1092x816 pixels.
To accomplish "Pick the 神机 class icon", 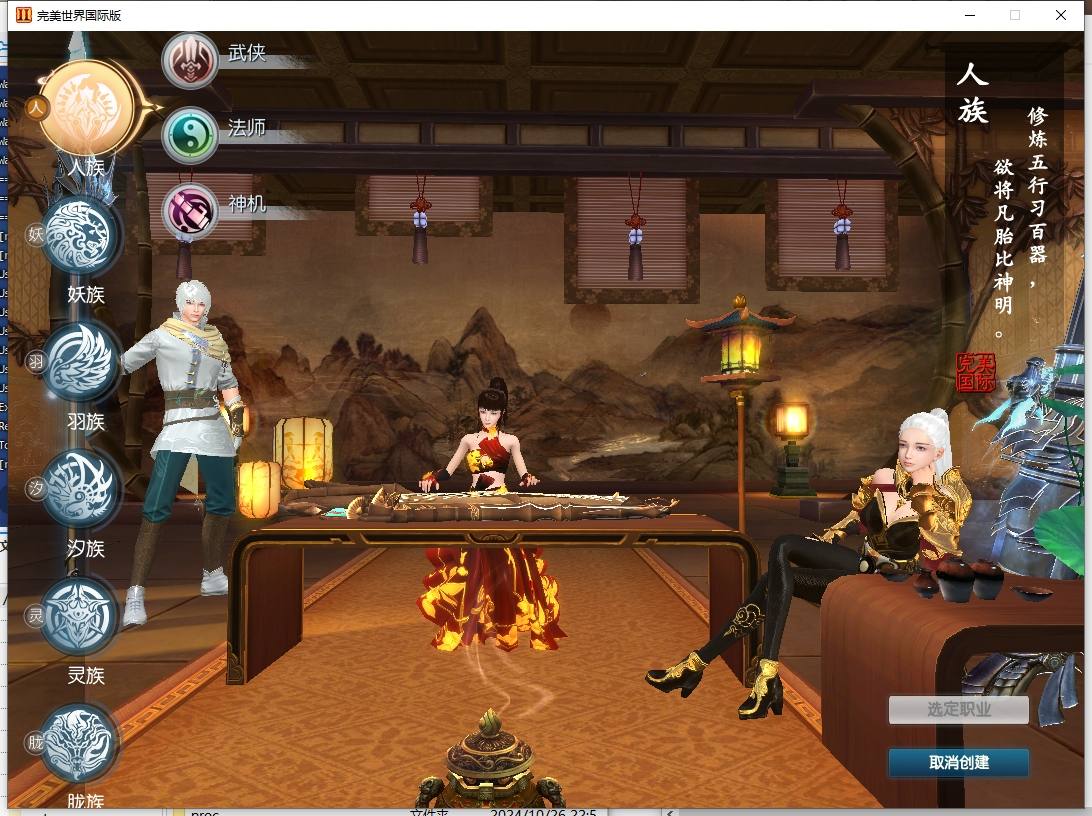I will 190,209.
